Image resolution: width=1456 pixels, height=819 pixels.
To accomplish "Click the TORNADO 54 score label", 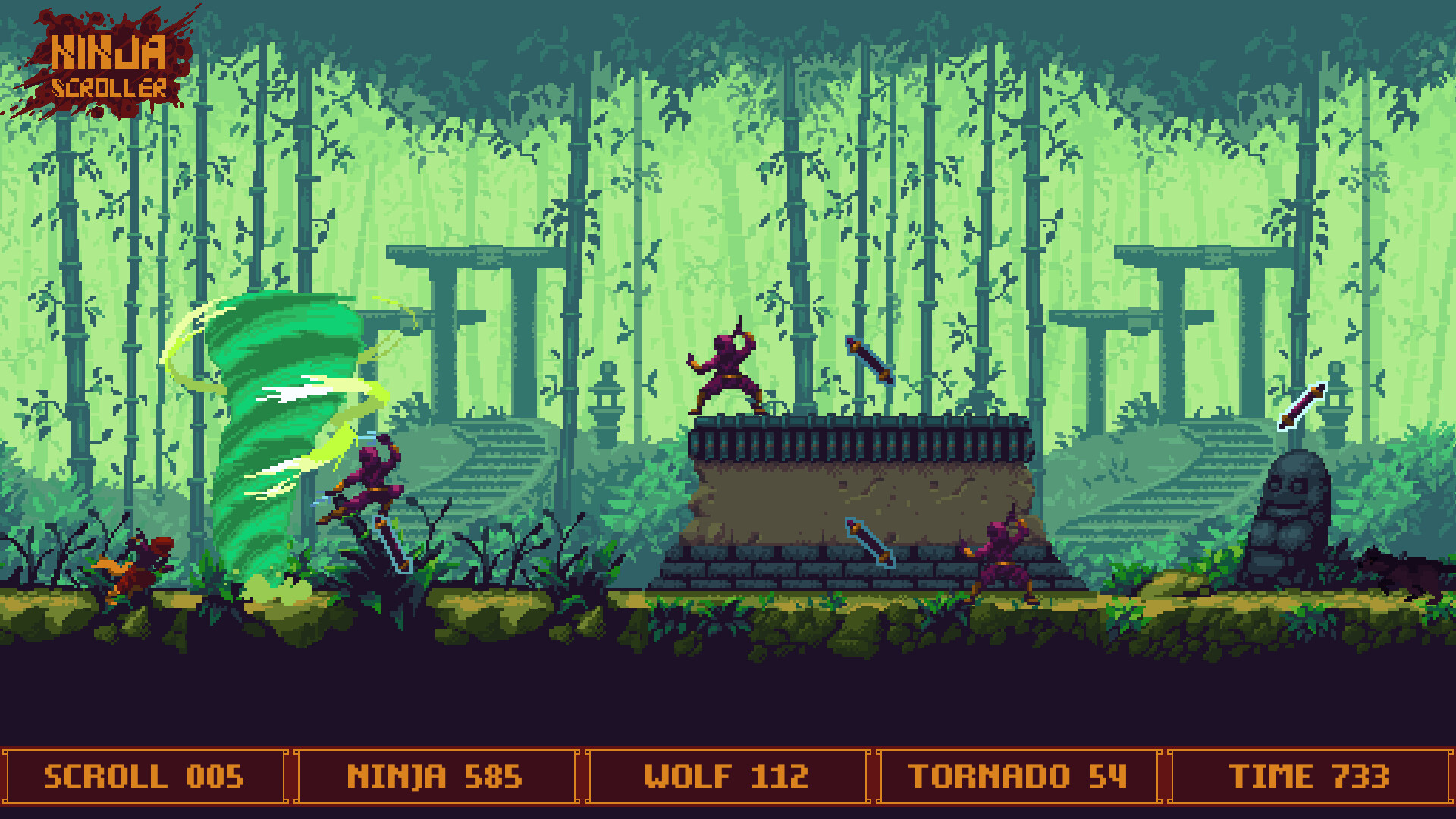I will pyautogui.click(x=1018, y=775).
